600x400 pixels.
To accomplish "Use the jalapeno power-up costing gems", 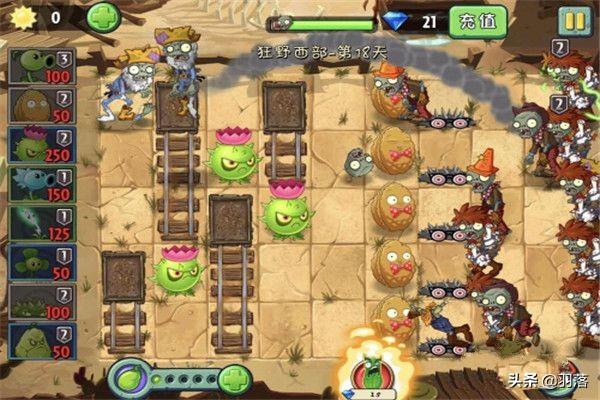I will (x=371, y=374).
